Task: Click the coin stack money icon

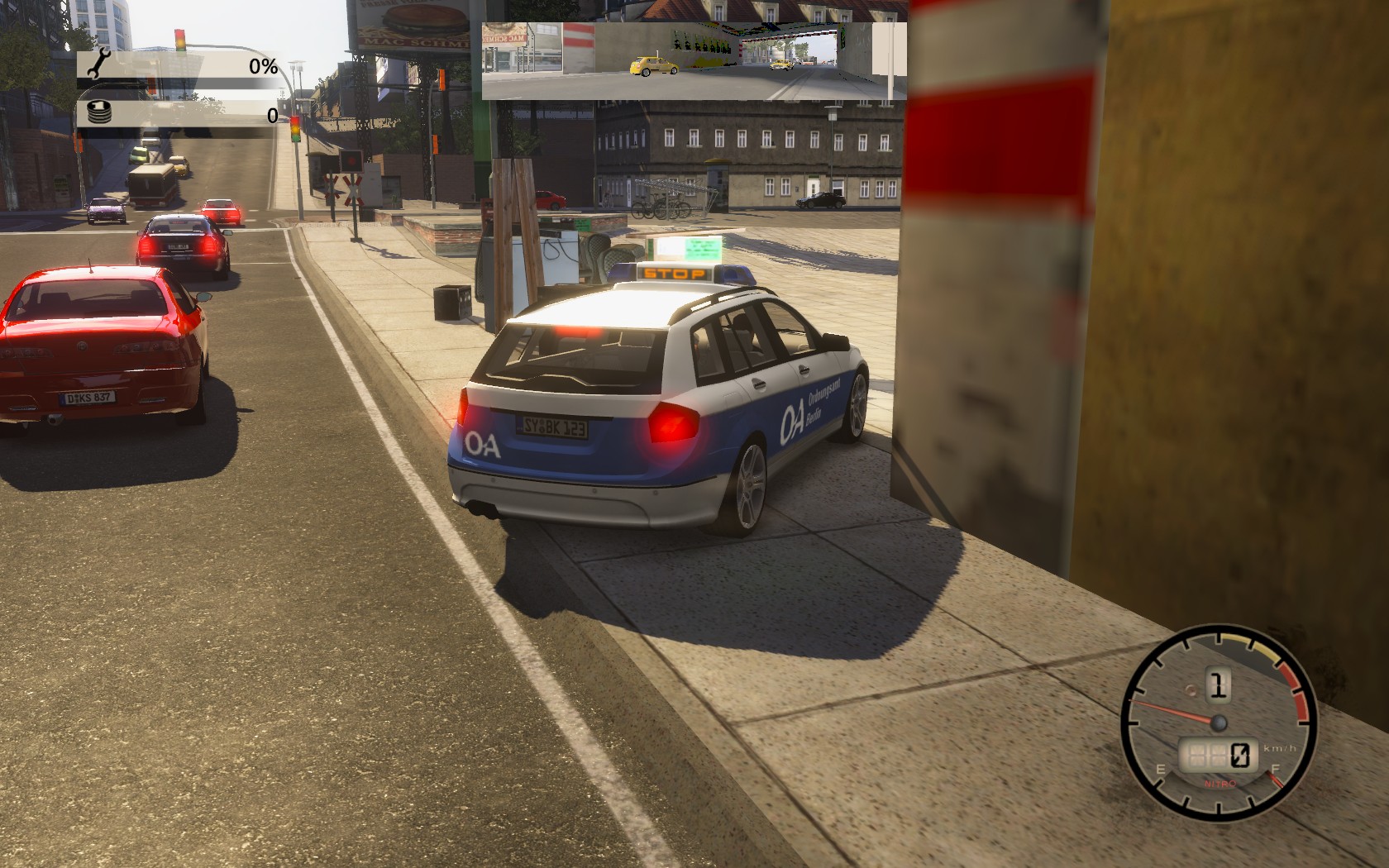Action: pyautogui.click(x=100, y=112)
